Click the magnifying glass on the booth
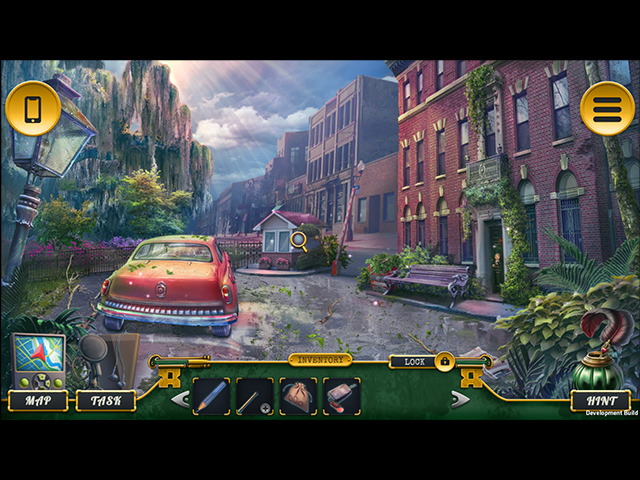 298,239
